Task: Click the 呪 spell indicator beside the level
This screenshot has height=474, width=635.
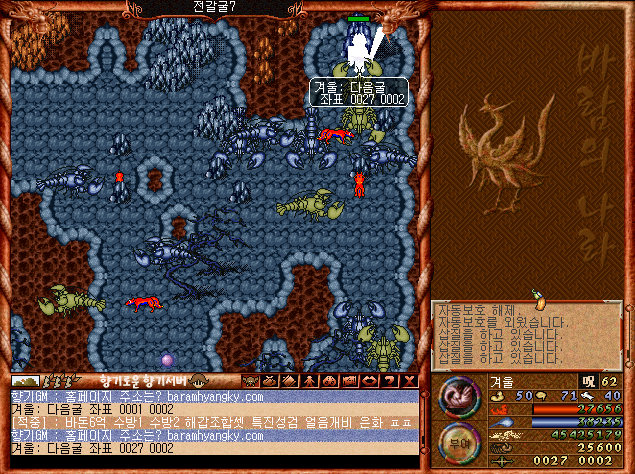Action: point(588,381)
